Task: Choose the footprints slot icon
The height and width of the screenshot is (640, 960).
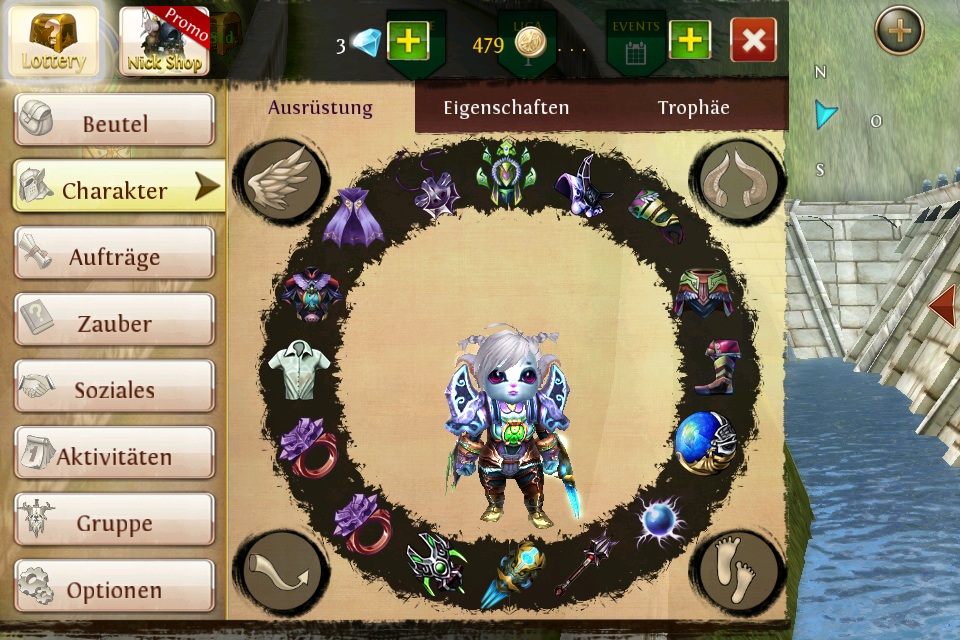Action: coord(740,570)
